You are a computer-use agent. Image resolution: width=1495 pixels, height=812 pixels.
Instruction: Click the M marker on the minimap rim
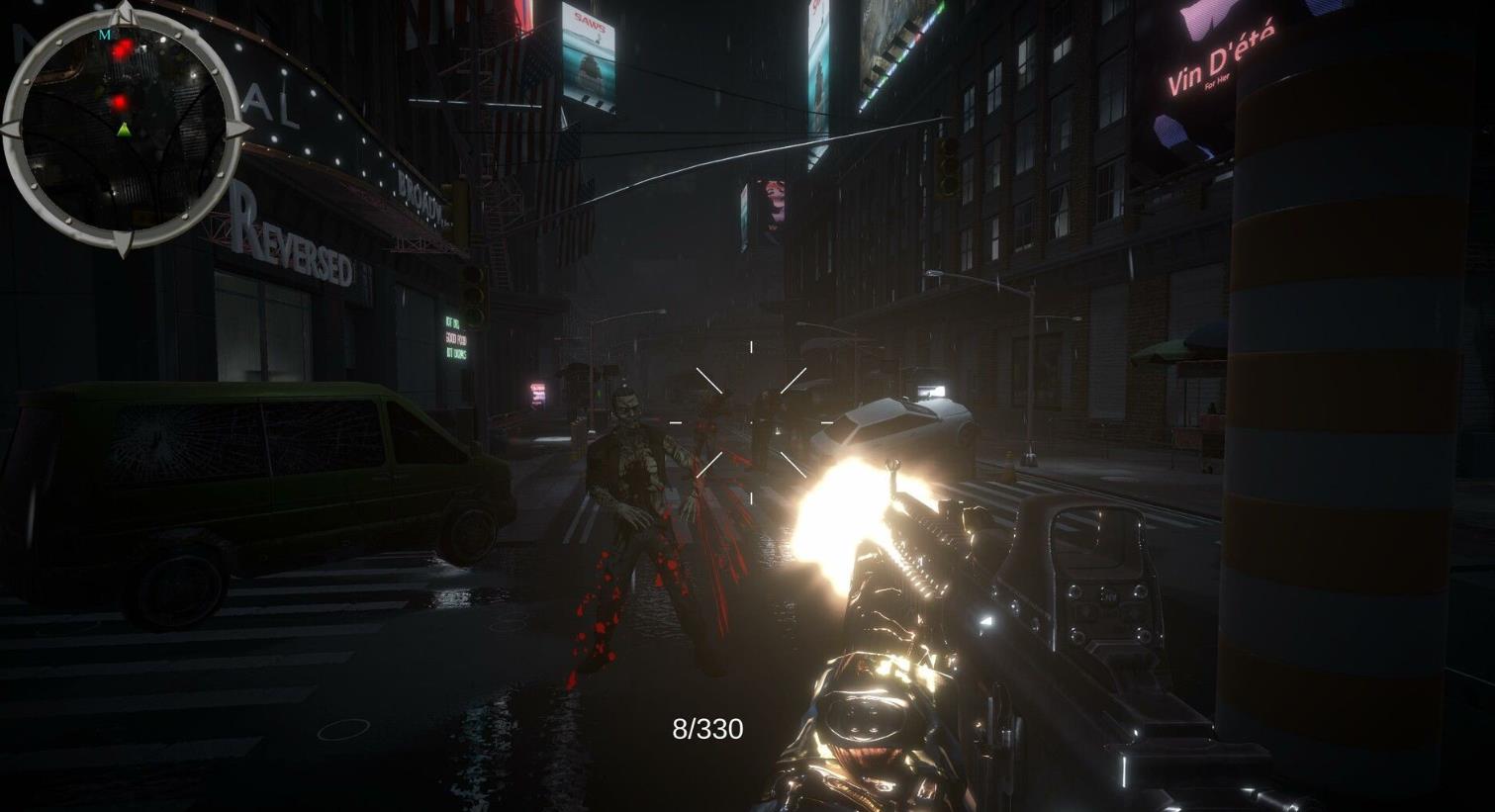click(x=105, y=35)
